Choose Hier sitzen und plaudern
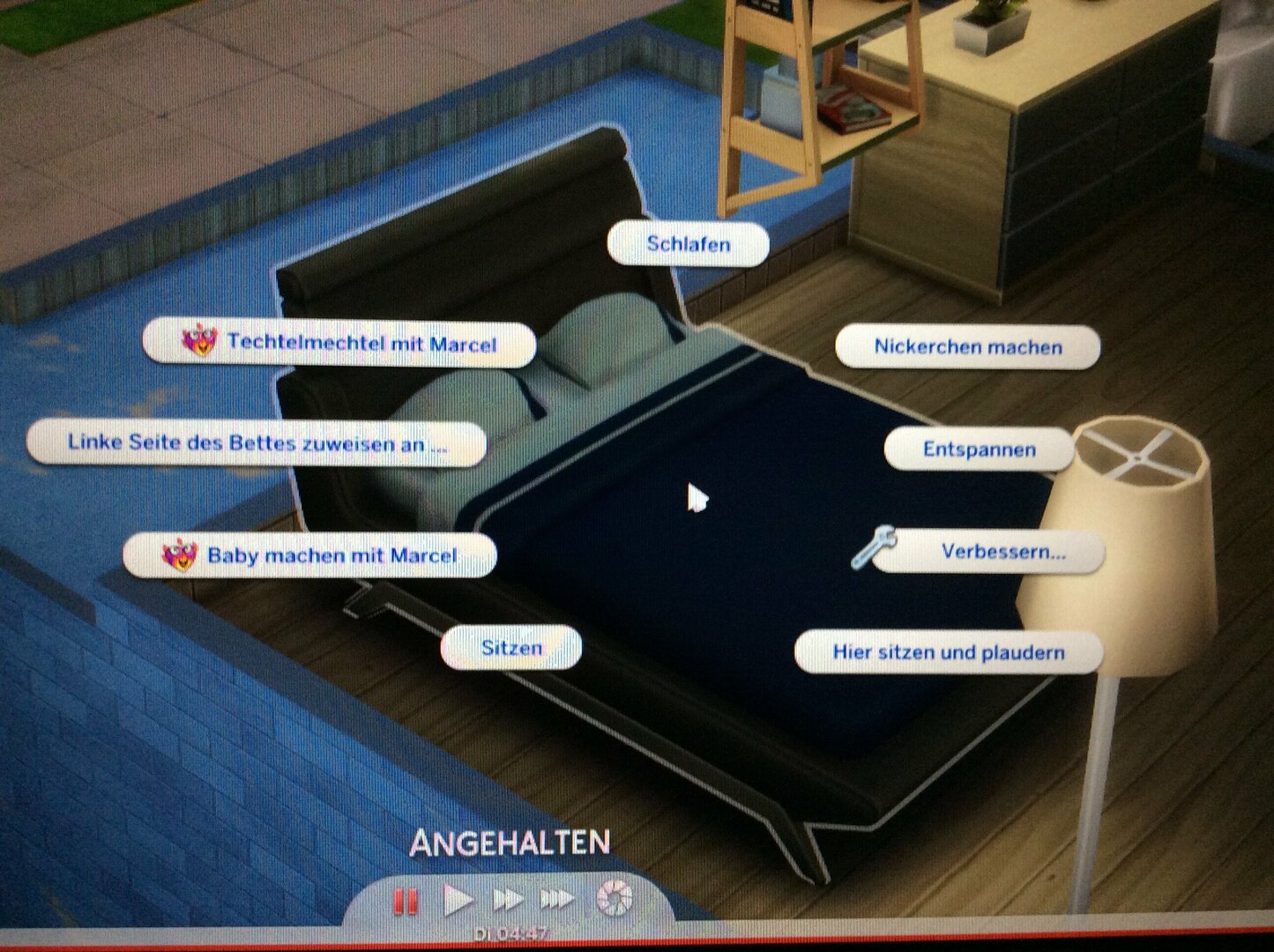 [949, 653]
